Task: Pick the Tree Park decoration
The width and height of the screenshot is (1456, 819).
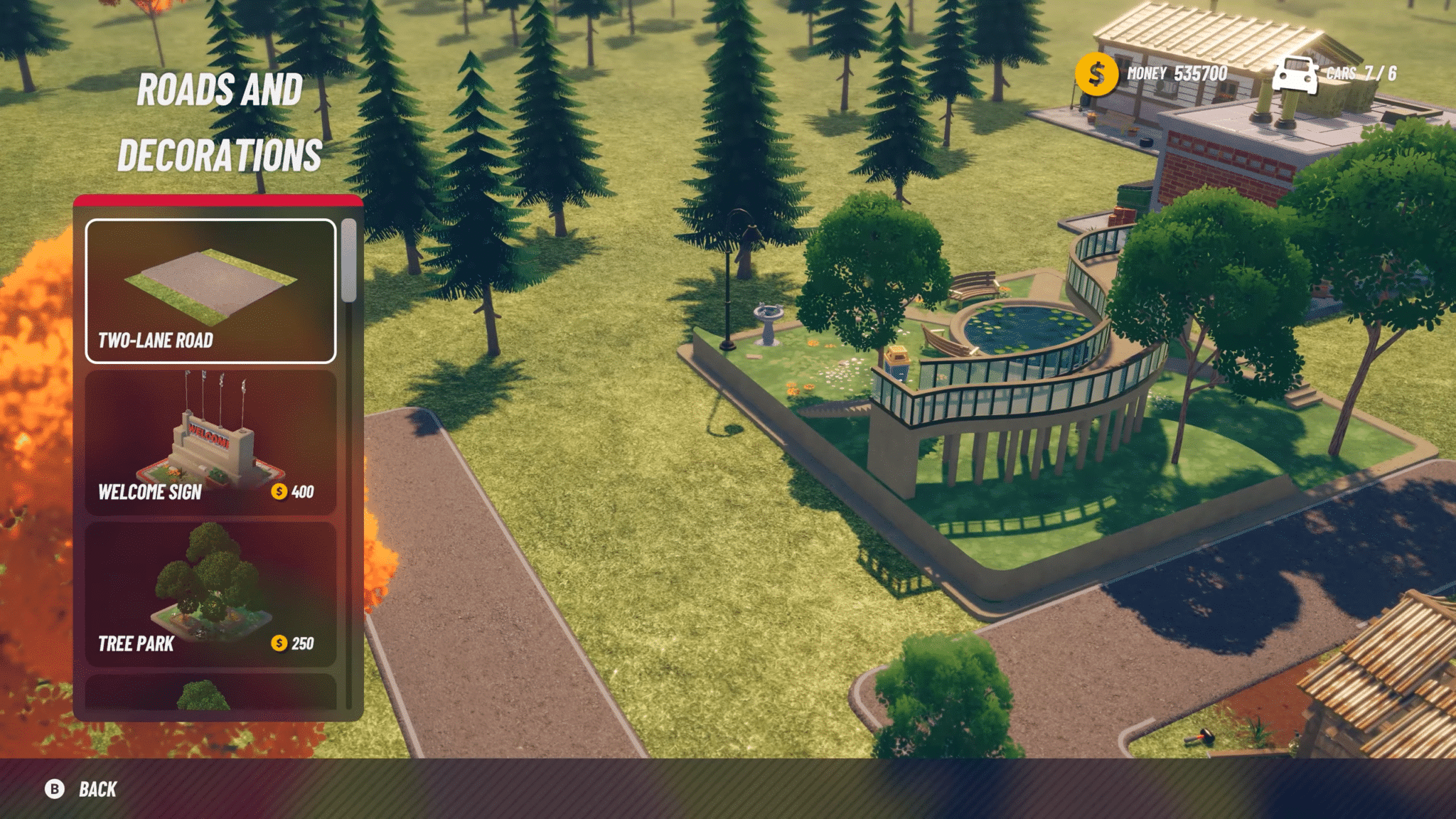Action: pyautogui.click(x=210, y=594)
